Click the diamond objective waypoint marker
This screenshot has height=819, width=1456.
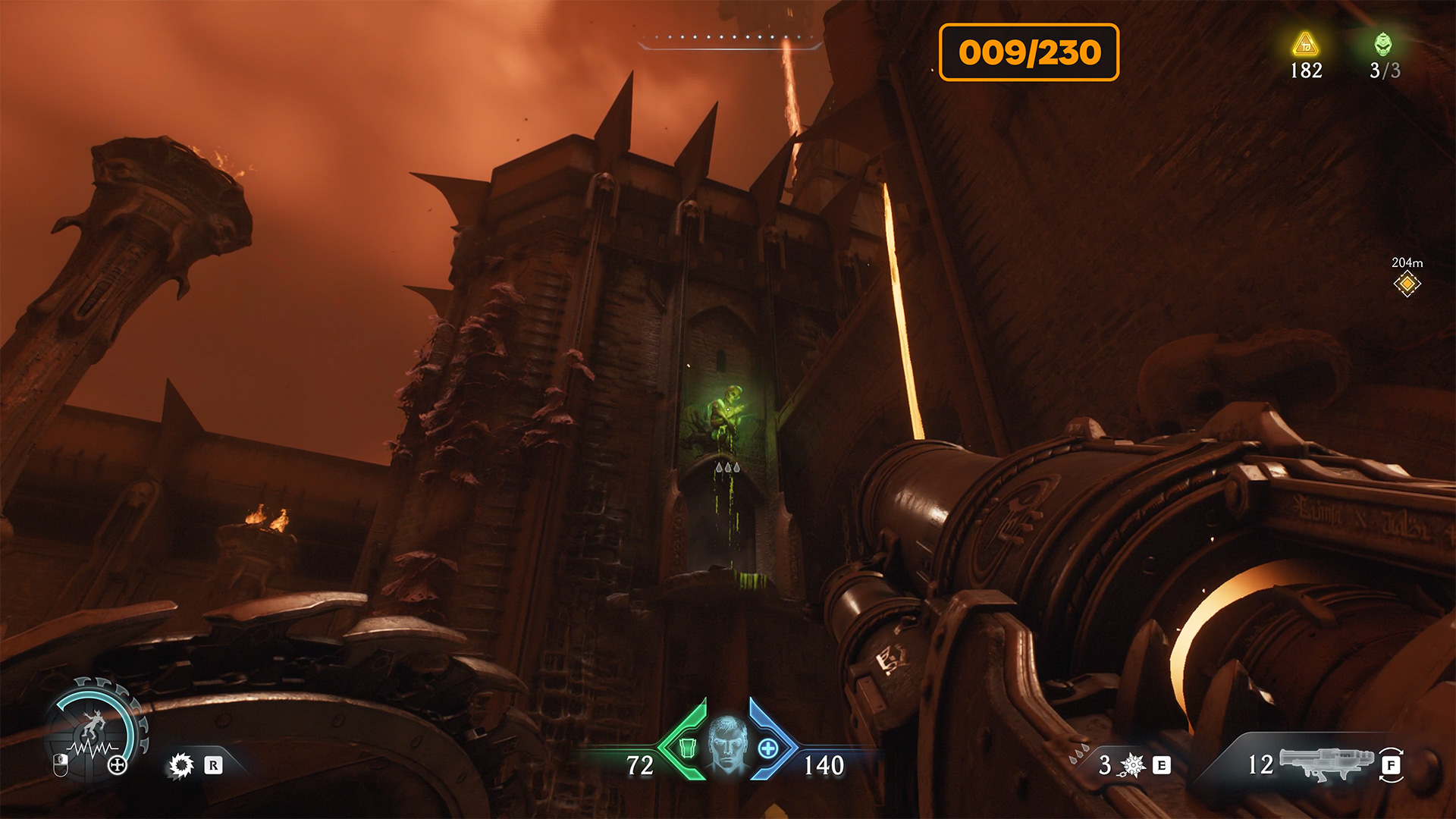pos(1407,284)
